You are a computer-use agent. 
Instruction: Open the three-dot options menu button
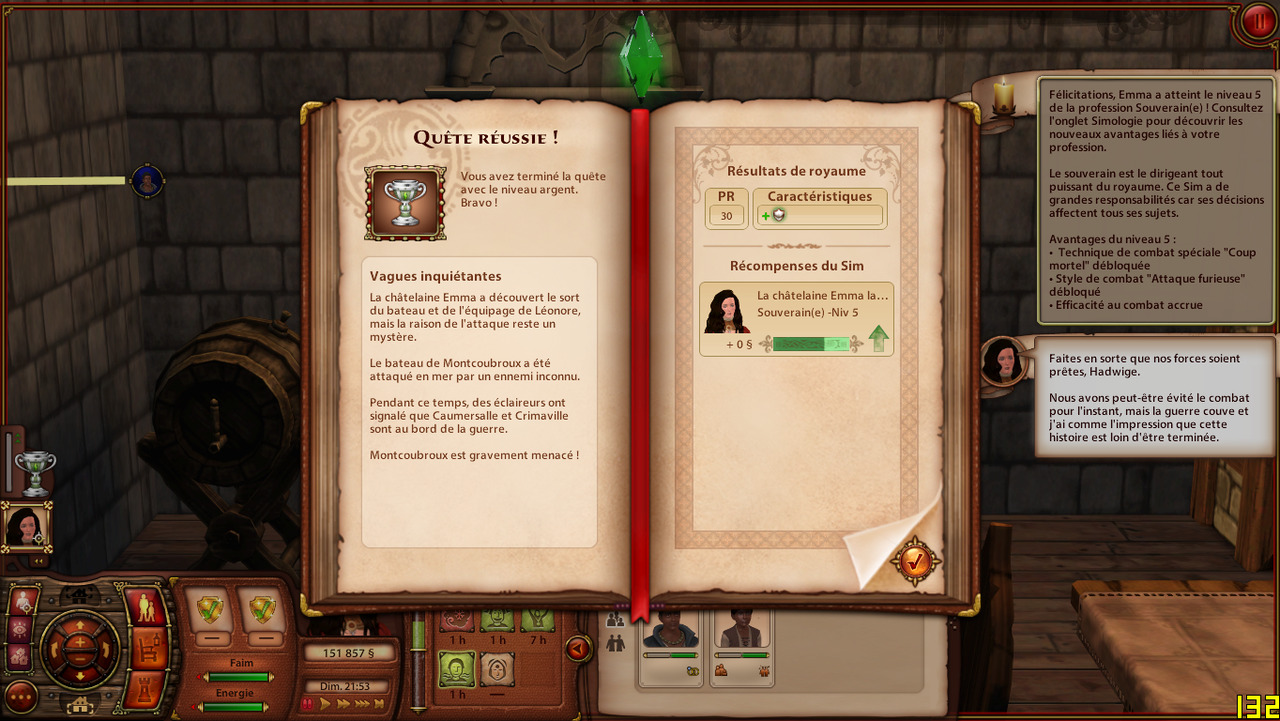pyautogui.click(x=21, y=696)
